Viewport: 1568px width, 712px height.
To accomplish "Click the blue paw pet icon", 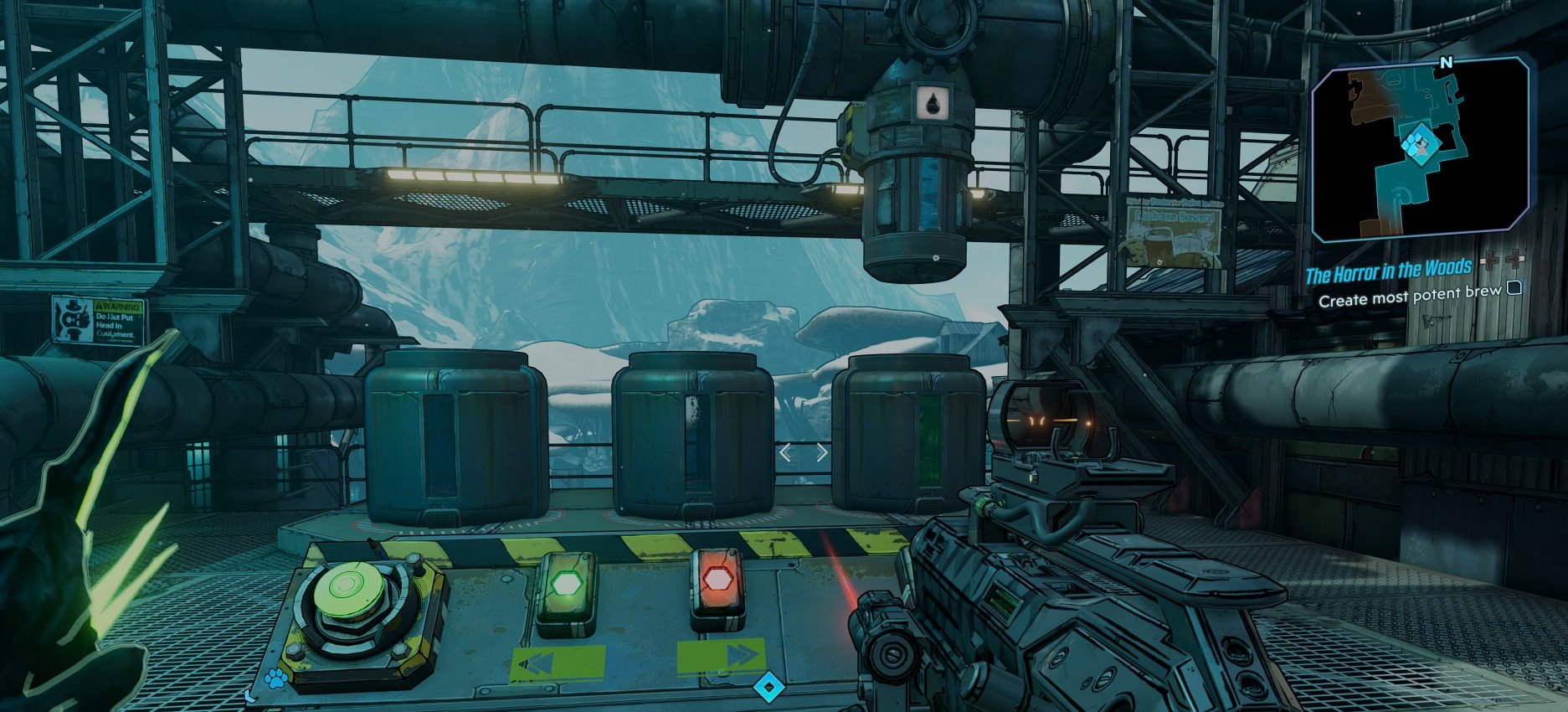I will tap(275, 678).
